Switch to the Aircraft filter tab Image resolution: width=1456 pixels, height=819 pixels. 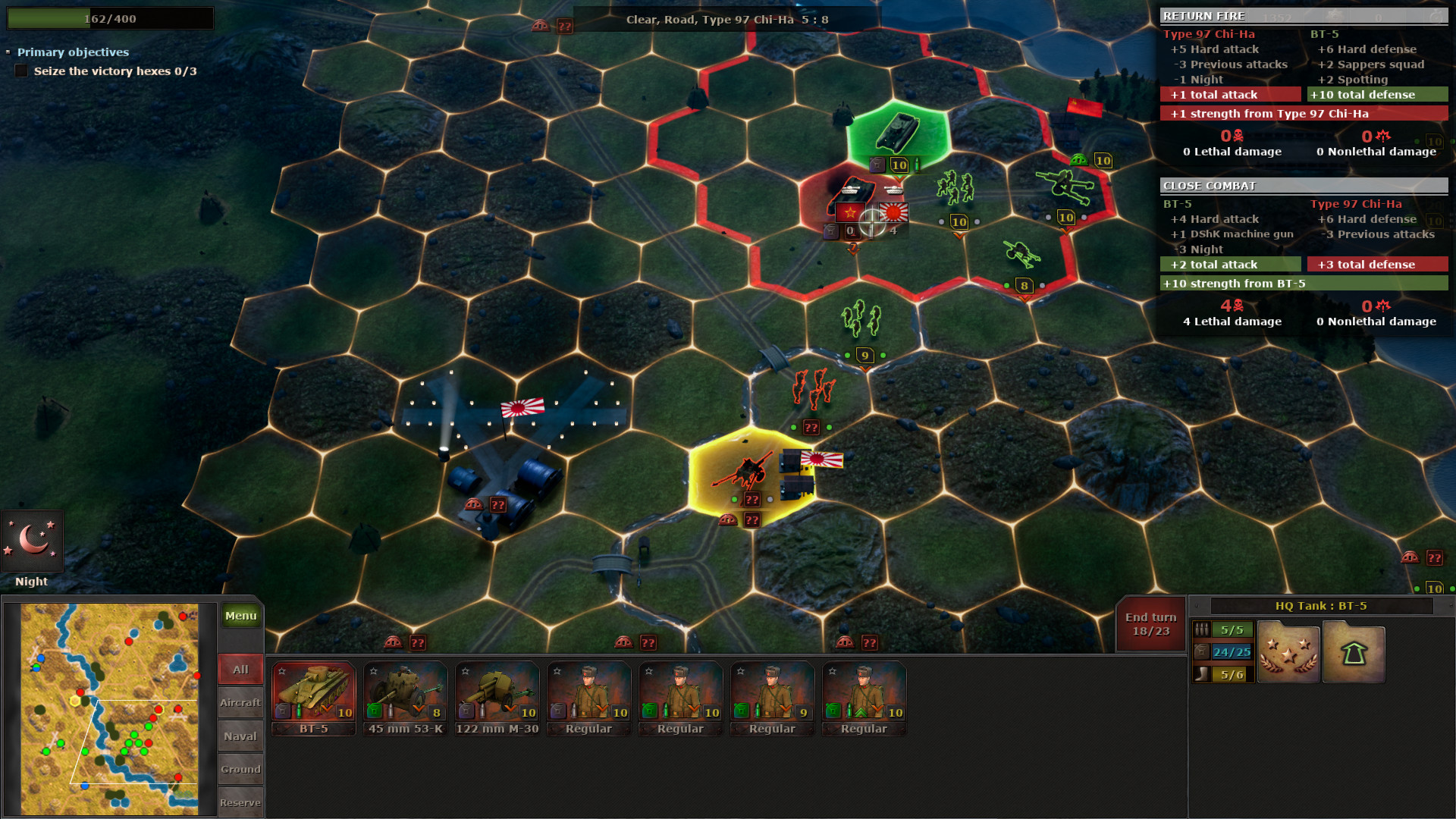point(240,702)
